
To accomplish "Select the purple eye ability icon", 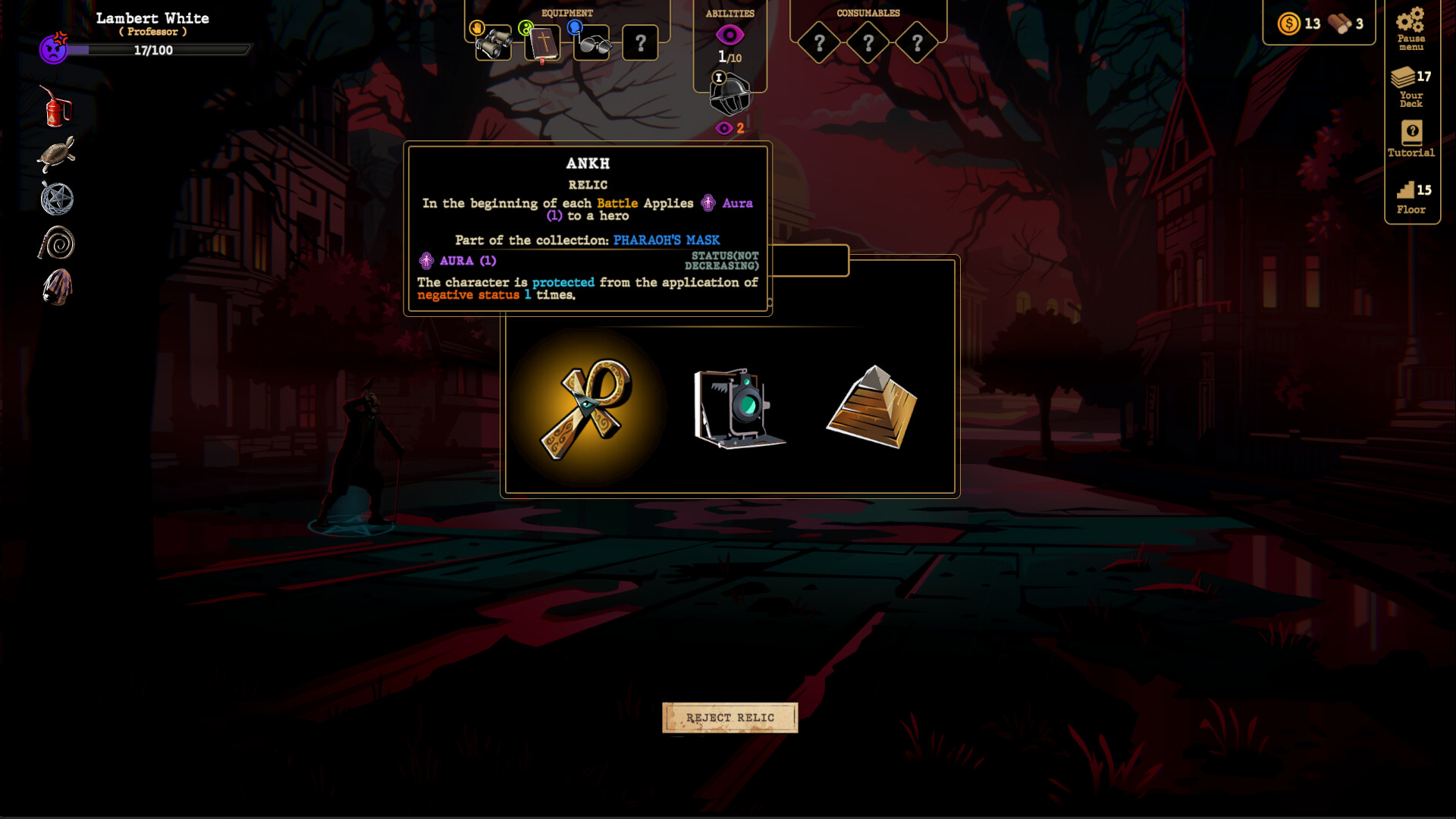I will 730,33.
